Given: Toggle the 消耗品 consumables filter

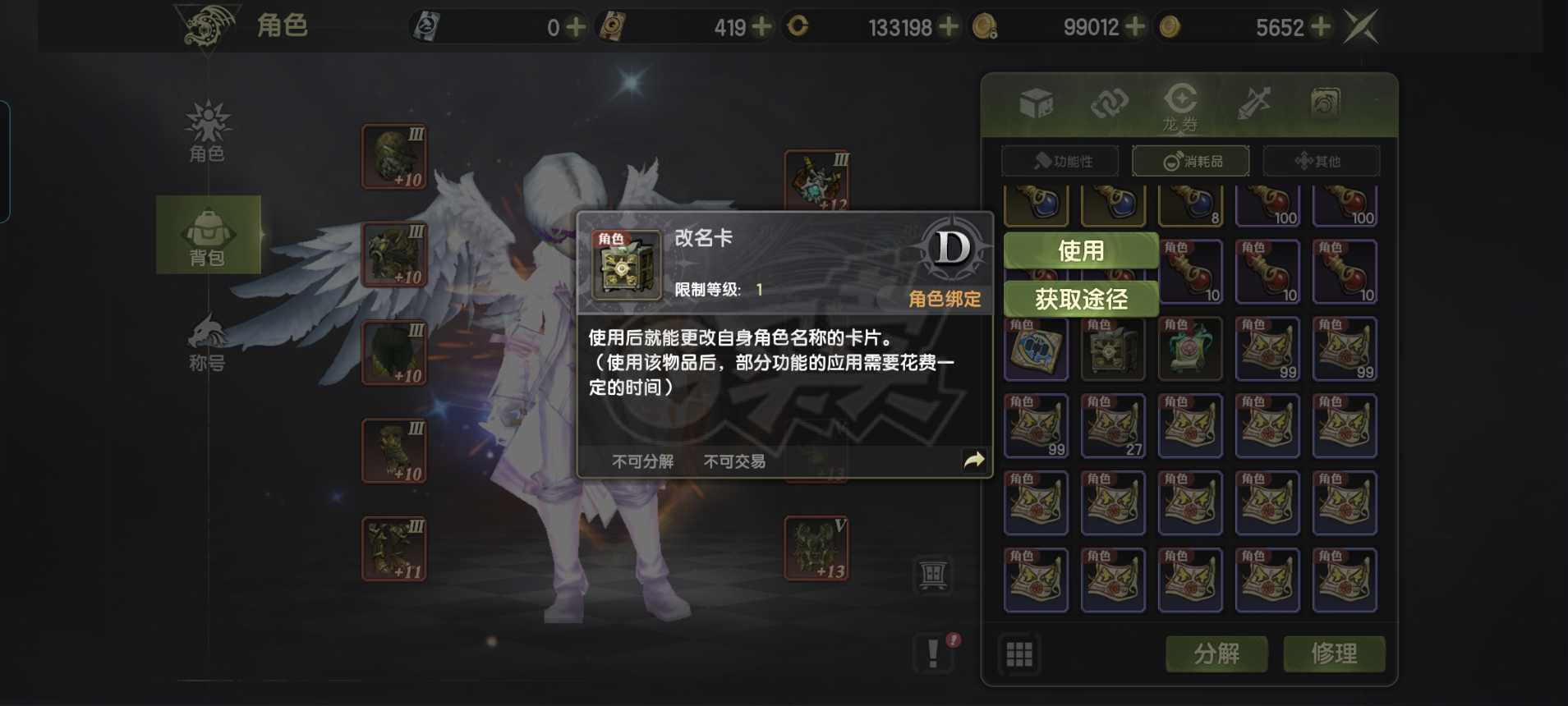Looking at the screenshot, I should (1191, 161).
